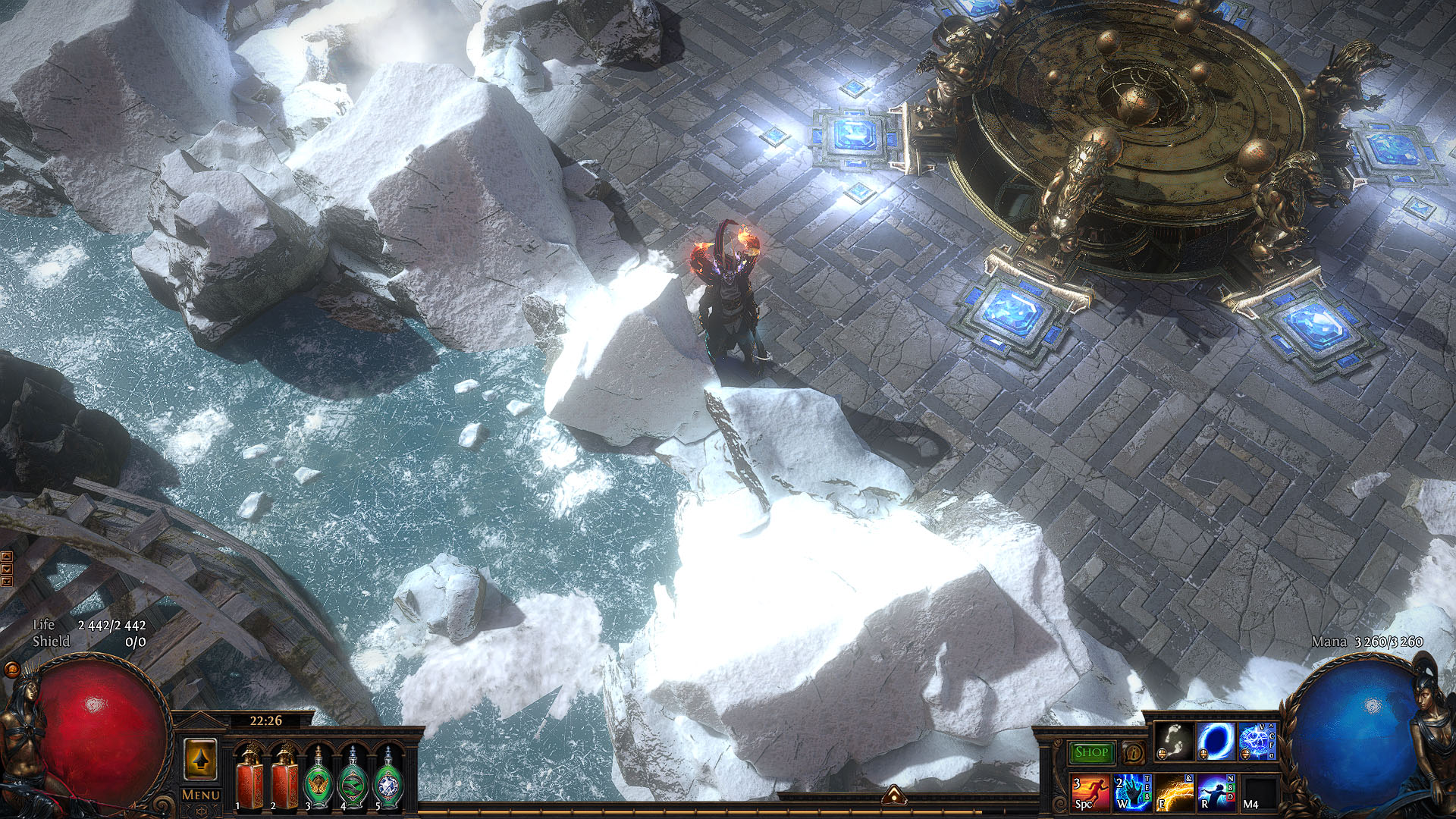Open the Menu button
Image resolution: width=1456 pixels, height=819 pixels.
(201, 795)
